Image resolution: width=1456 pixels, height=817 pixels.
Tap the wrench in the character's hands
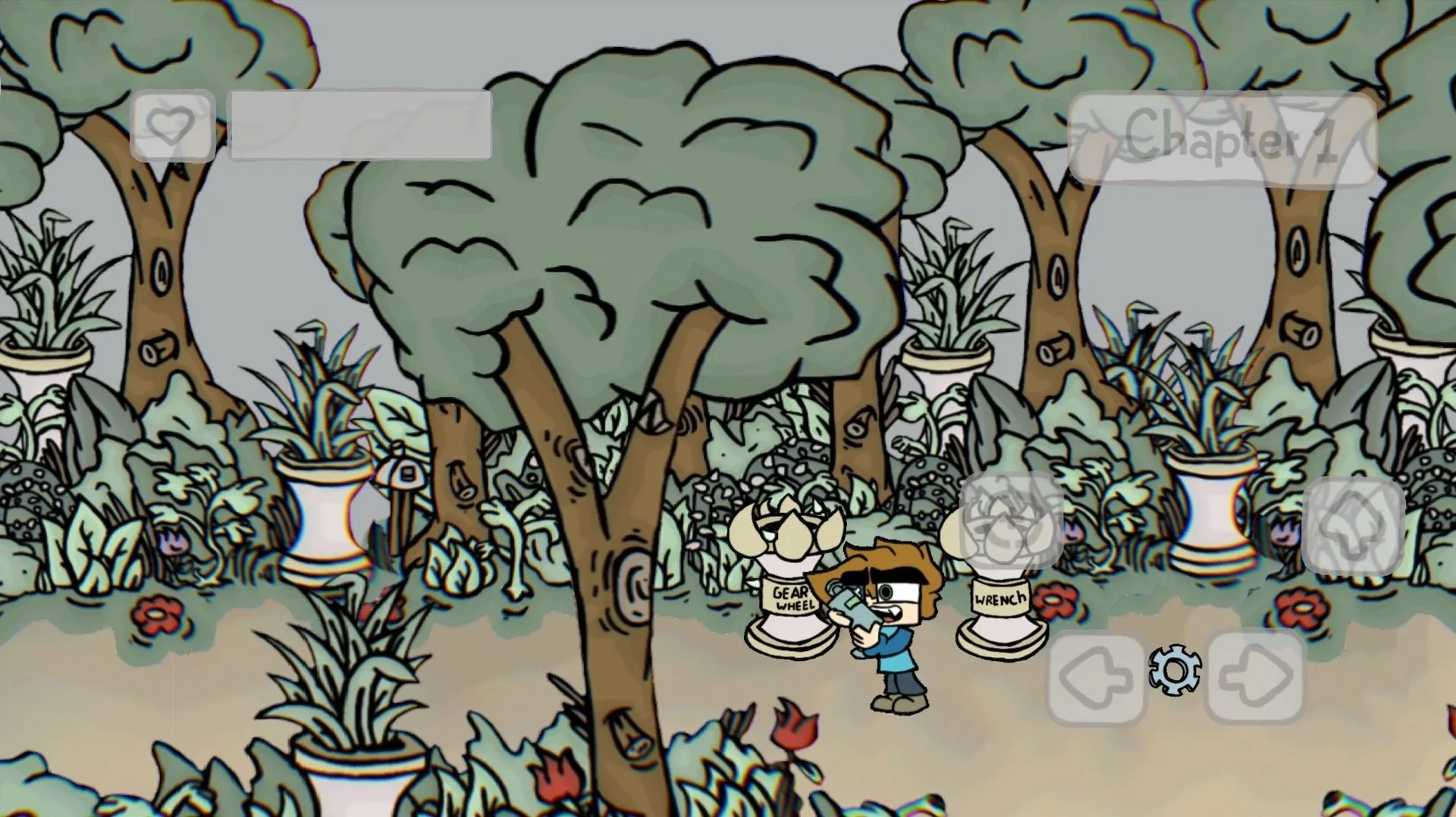[x=853, y=606]
